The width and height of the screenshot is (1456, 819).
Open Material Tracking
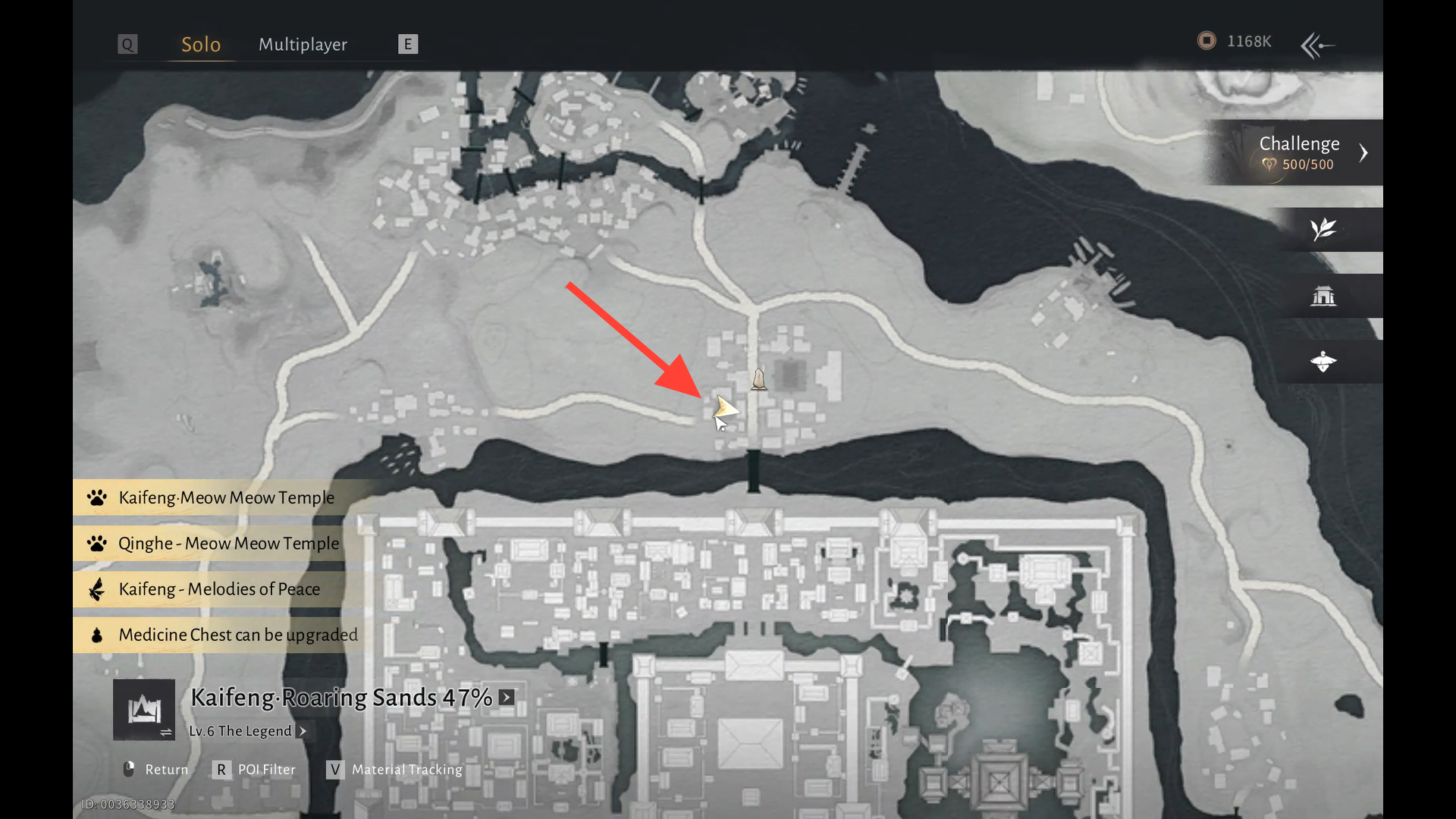395,769
